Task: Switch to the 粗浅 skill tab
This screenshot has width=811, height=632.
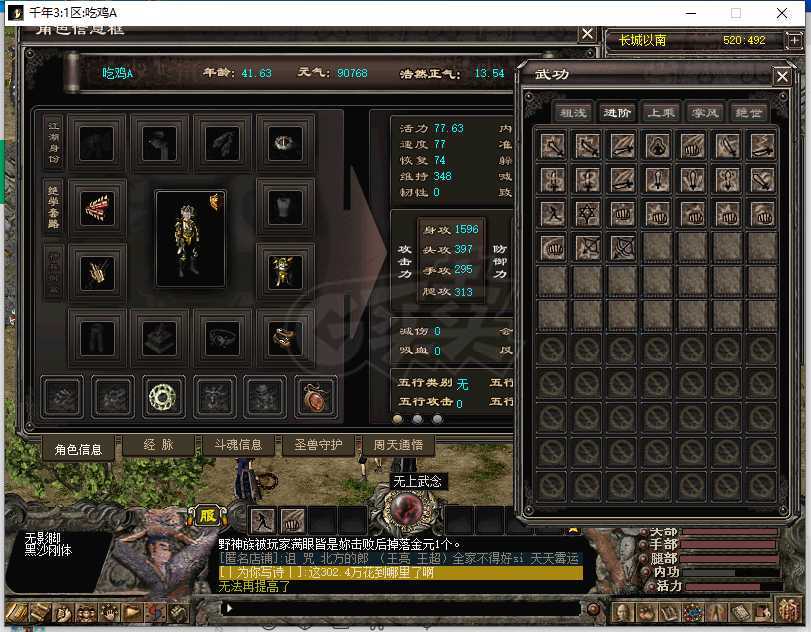Action: tap(573, 113)
